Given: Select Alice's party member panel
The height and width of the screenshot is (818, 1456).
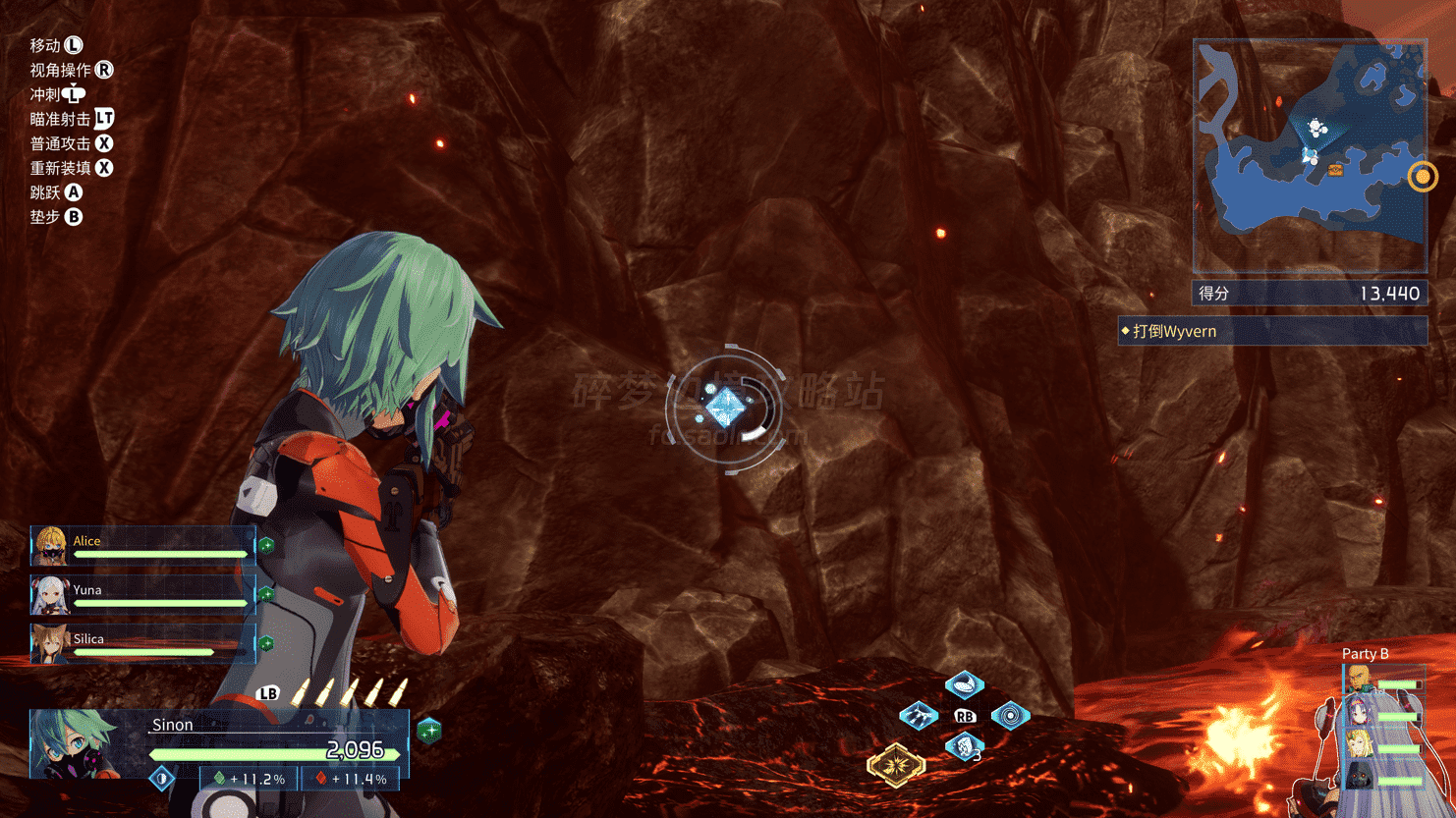Looking at the screenshot, I should tap(143, 546).
